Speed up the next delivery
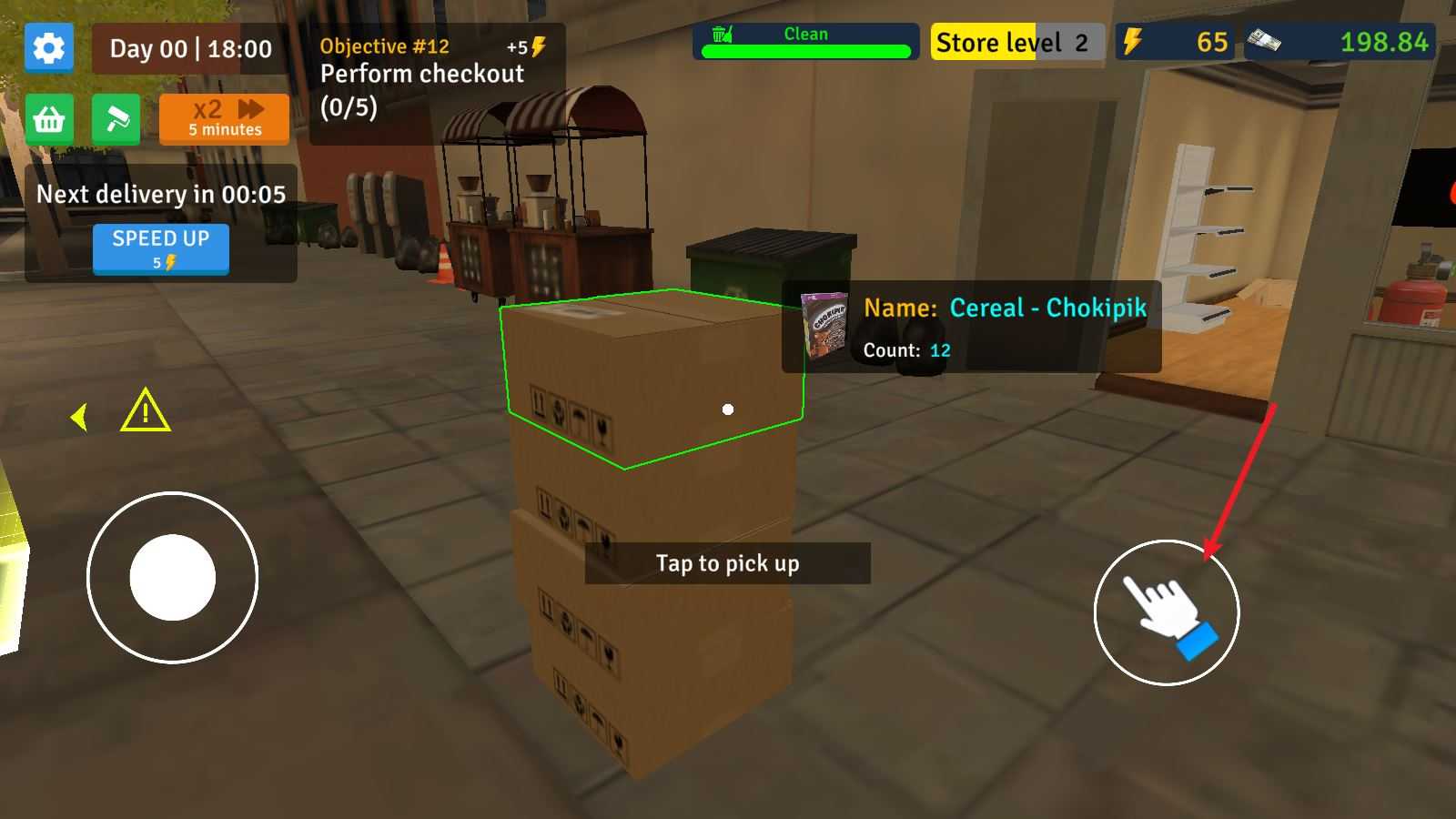1456x819 pixels. pos(160,248)
